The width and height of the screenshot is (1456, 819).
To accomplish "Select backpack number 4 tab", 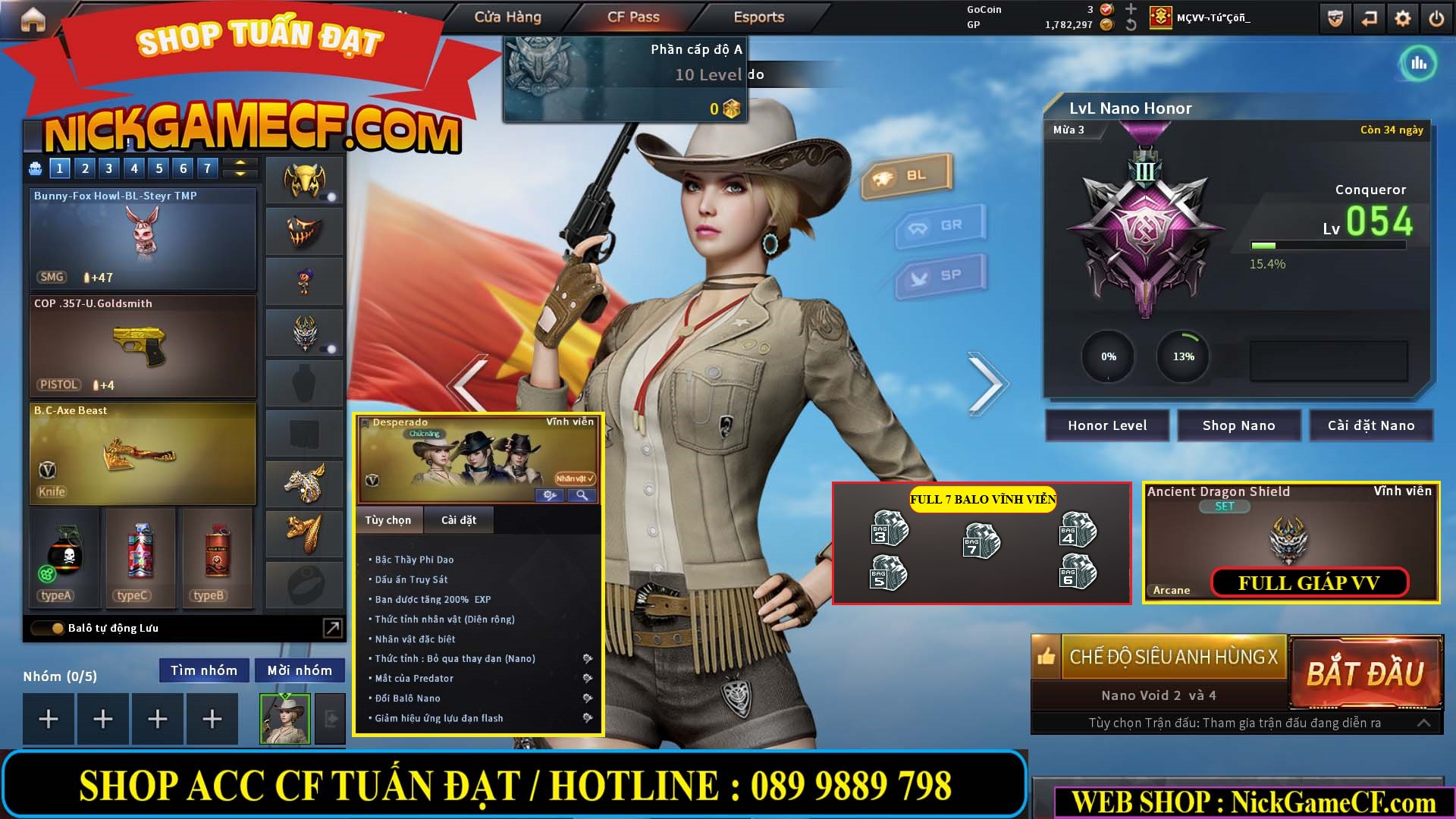I will [x=133, y=168].
